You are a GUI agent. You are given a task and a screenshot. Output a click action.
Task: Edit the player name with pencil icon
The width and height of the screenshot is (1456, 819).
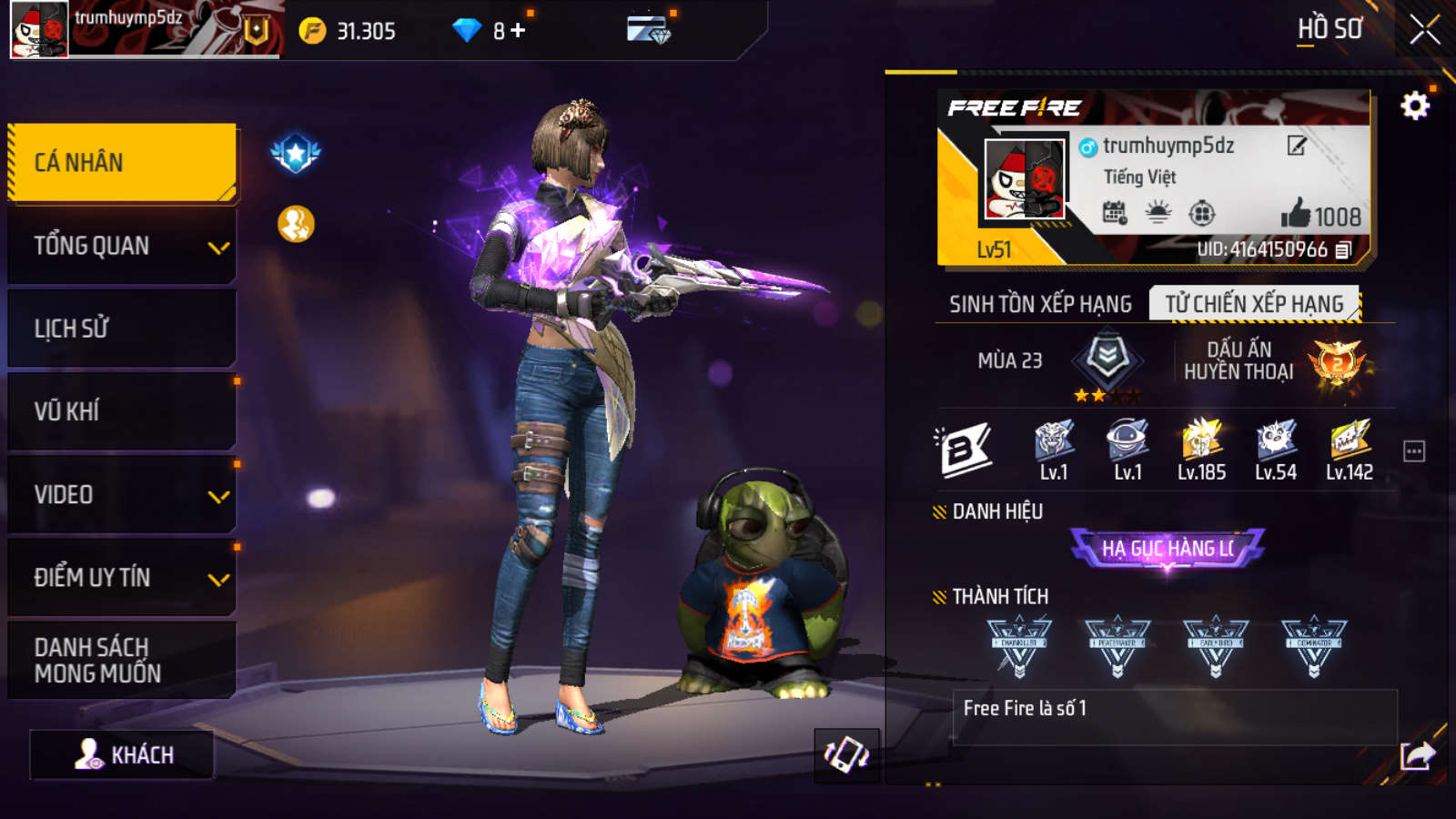(1297, 146)
